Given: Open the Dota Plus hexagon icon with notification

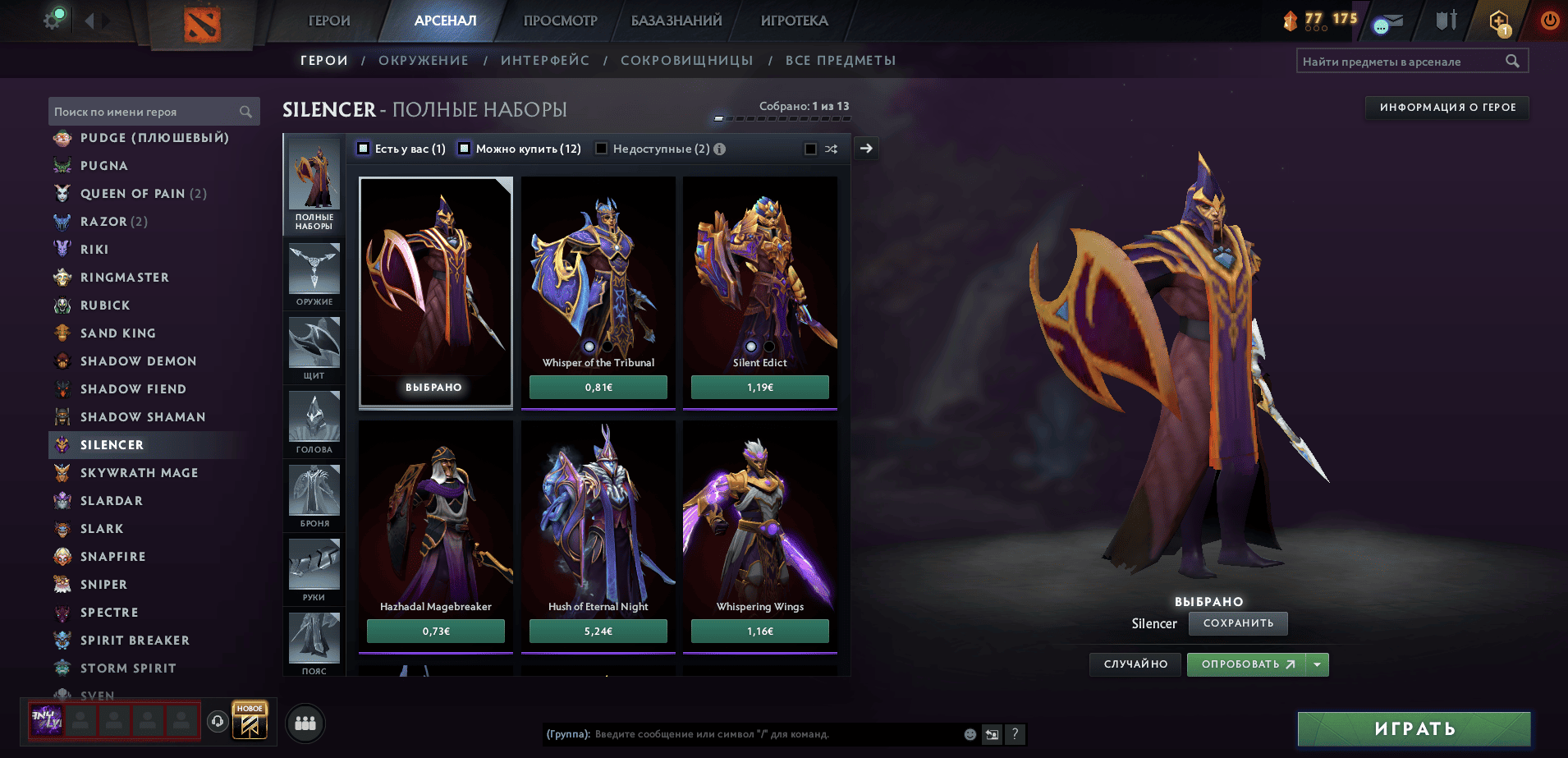Looking at the screenshot, I should click(x=1496, y=21).
